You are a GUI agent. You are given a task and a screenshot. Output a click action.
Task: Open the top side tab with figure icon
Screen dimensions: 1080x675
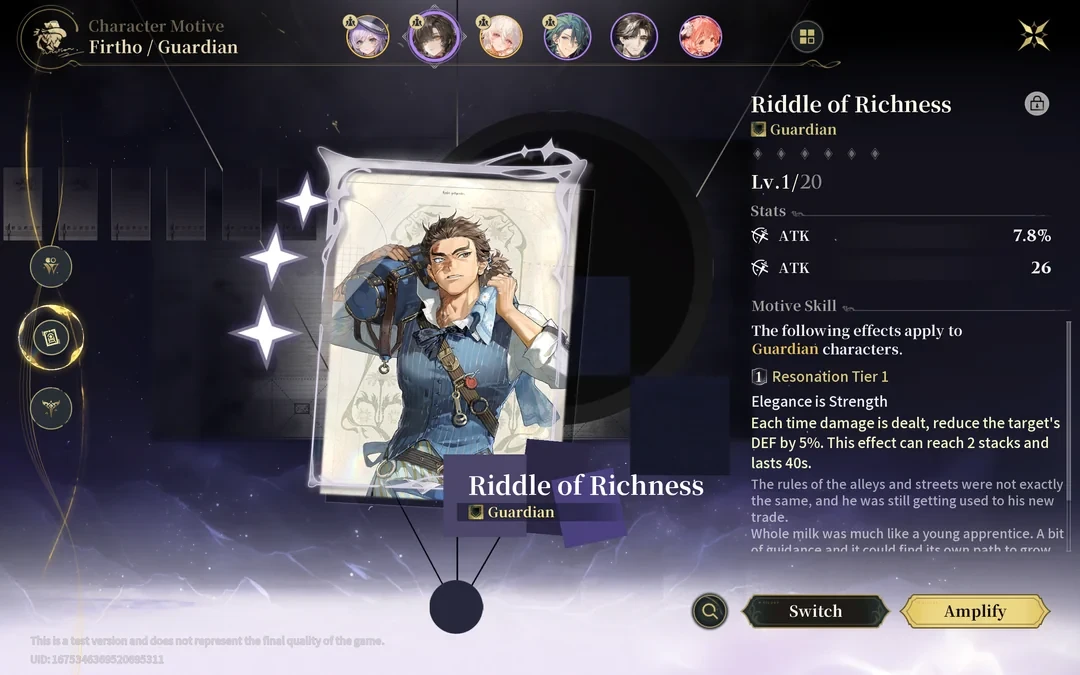(50, 267)
